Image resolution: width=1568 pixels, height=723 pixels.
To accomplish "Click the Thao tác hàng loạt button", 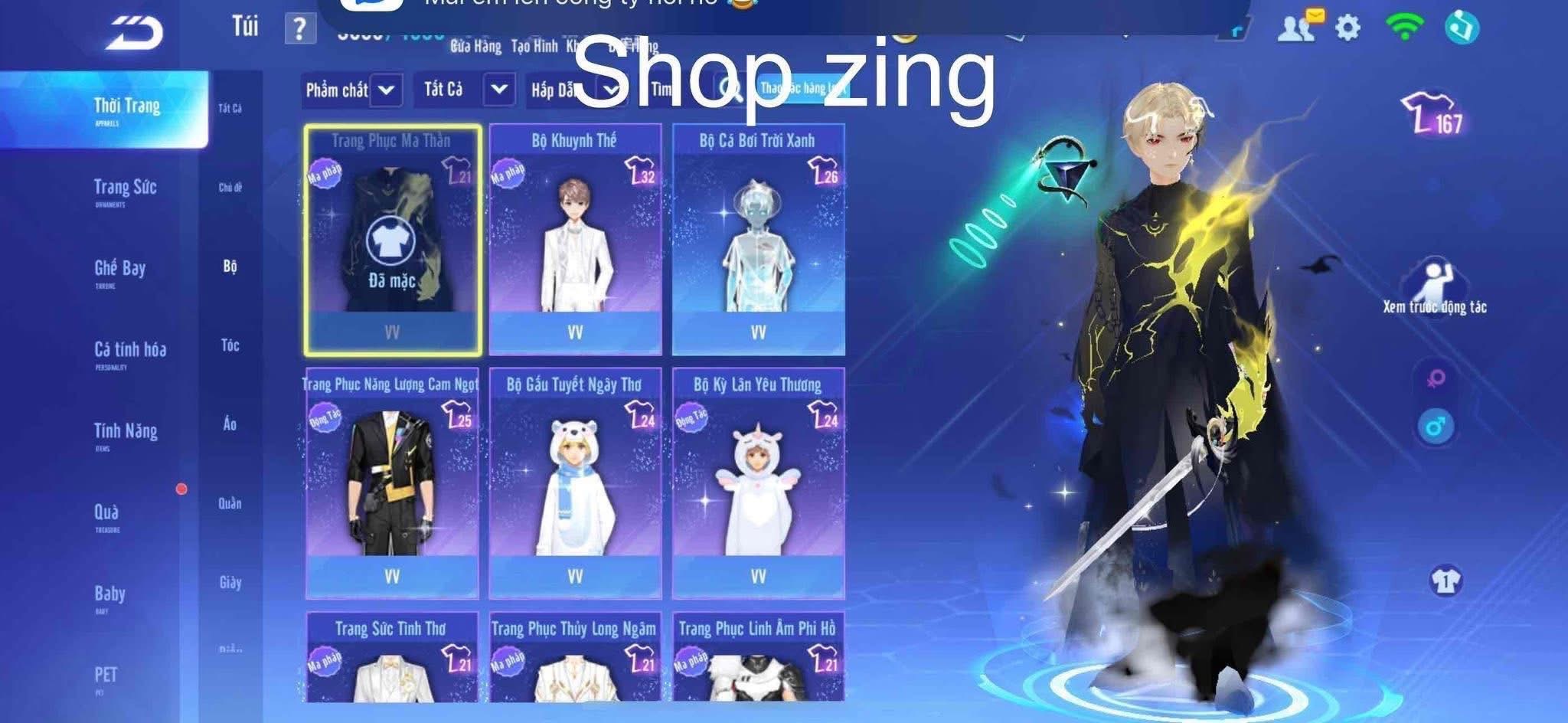I will 801,87.
